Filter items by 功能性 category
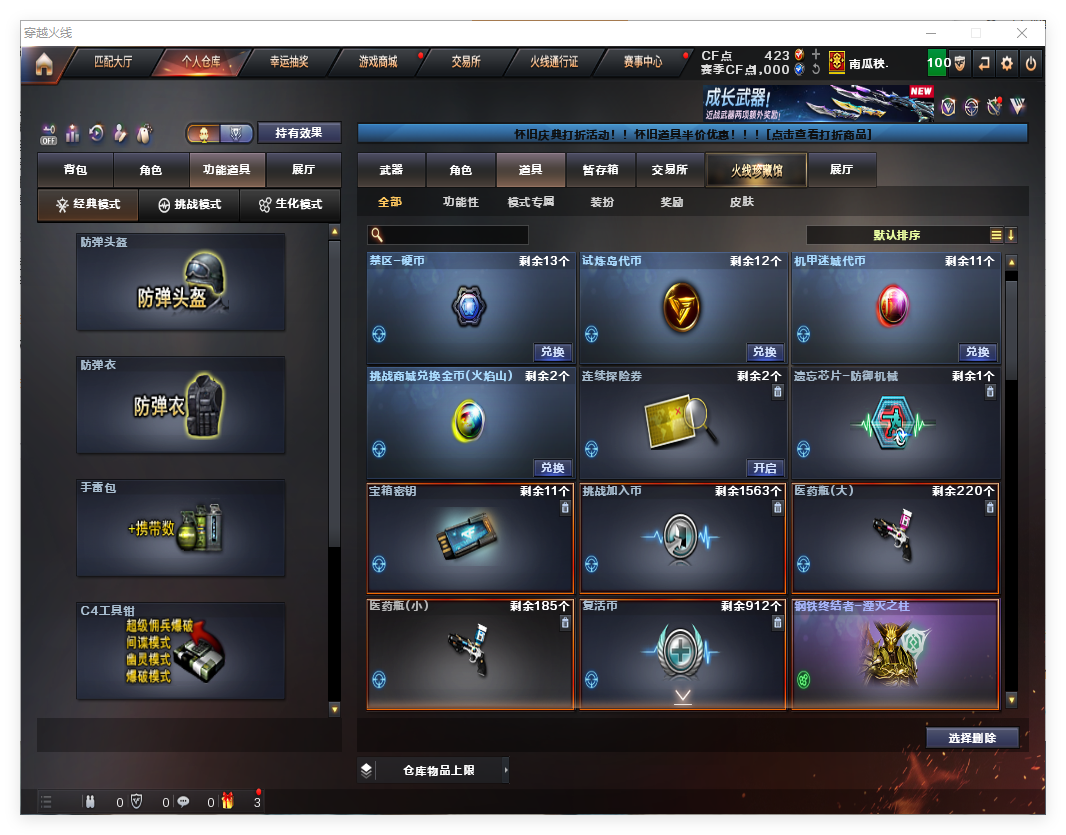Image resolution: width=1066 pixels, height=835 pixels. click(x=460, y=202)
